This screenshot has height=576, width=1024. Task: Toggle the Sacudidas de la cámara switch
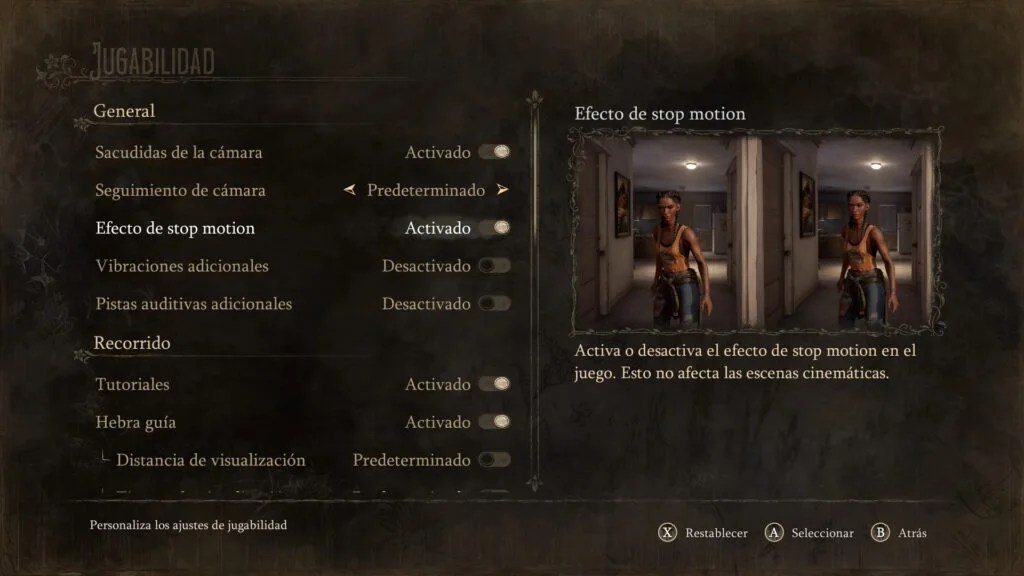pos(494,152)
